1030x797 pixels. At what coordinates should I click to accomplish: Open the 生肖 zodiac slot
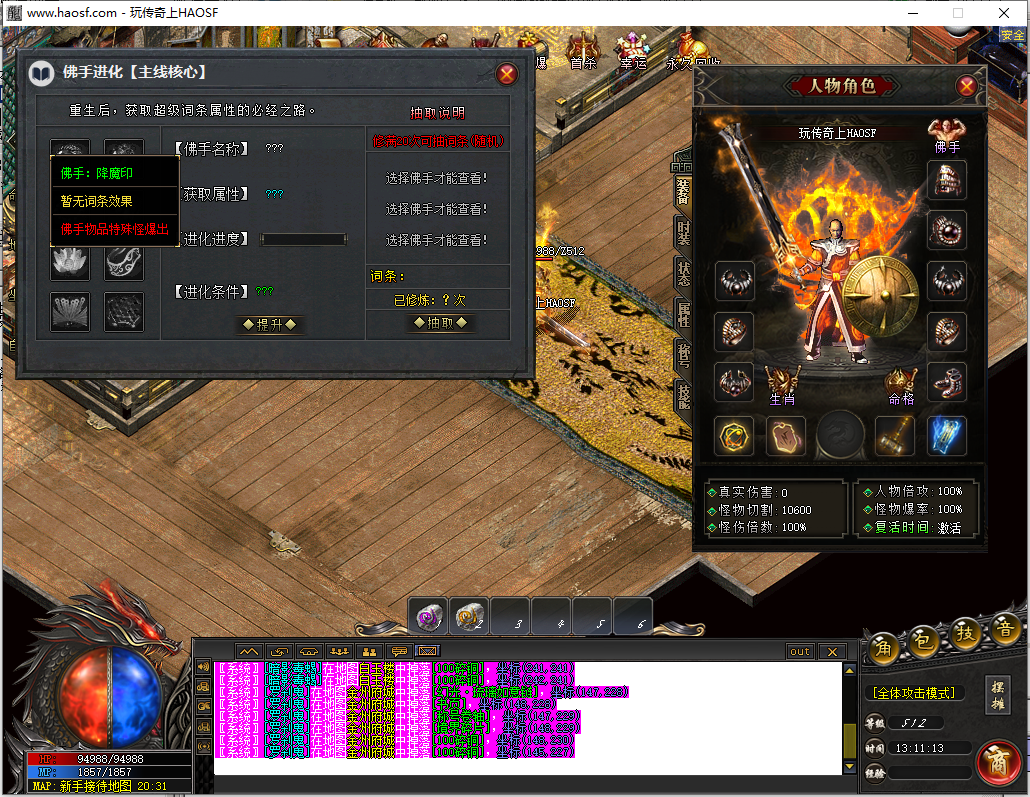click(x=782, y=383)
